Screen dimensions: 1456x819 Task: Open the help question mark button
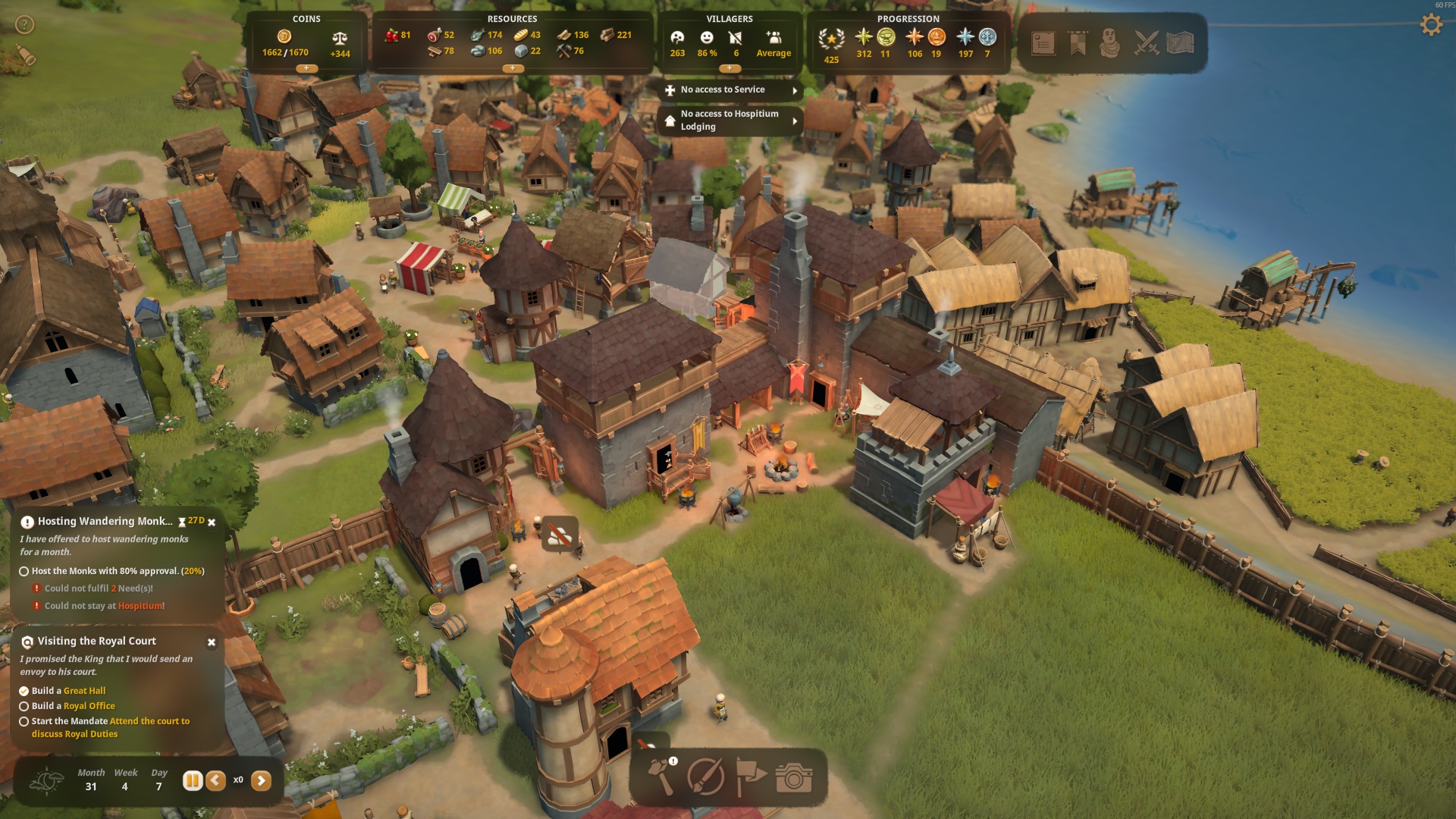click(x=25, y=25)
